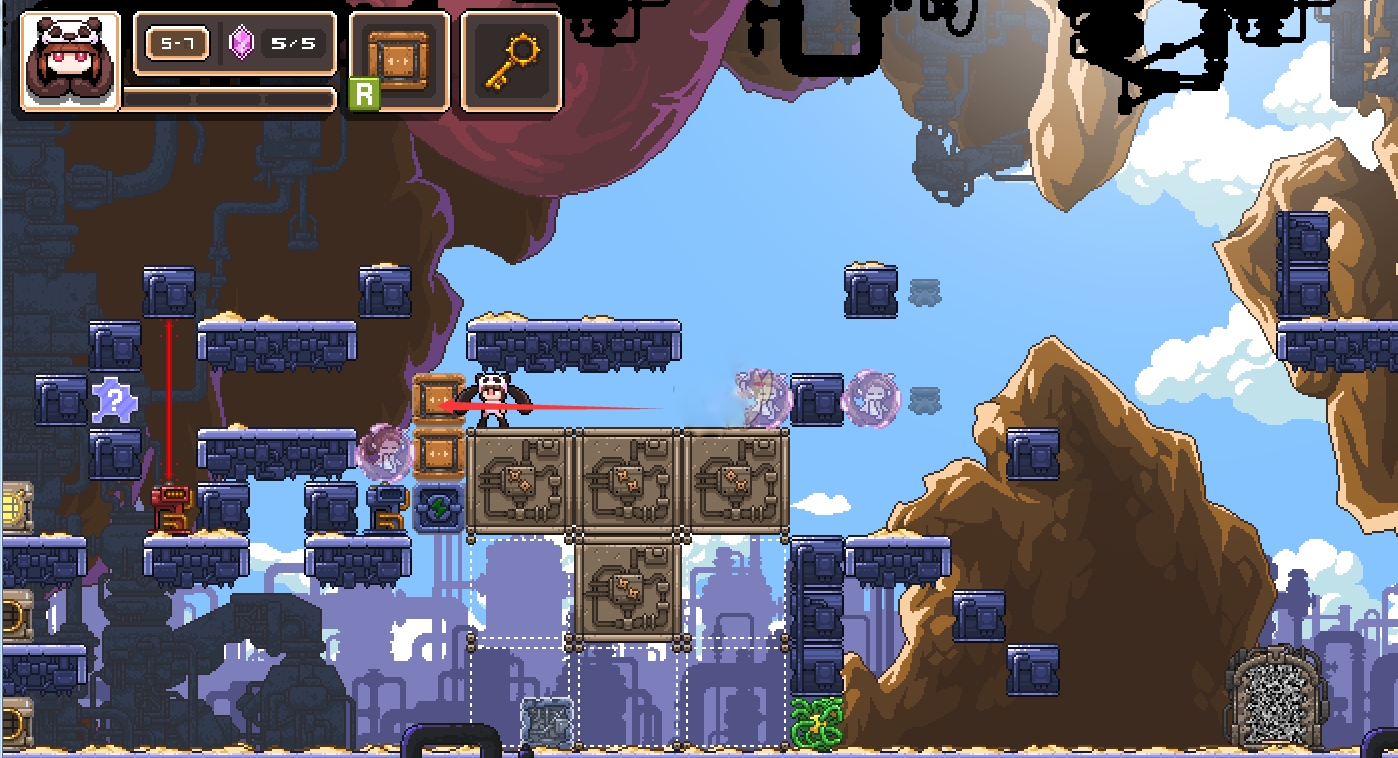The image size is (1398, 758).
Task: Select the wooden crate item slot
Action: tap(399, 61)
